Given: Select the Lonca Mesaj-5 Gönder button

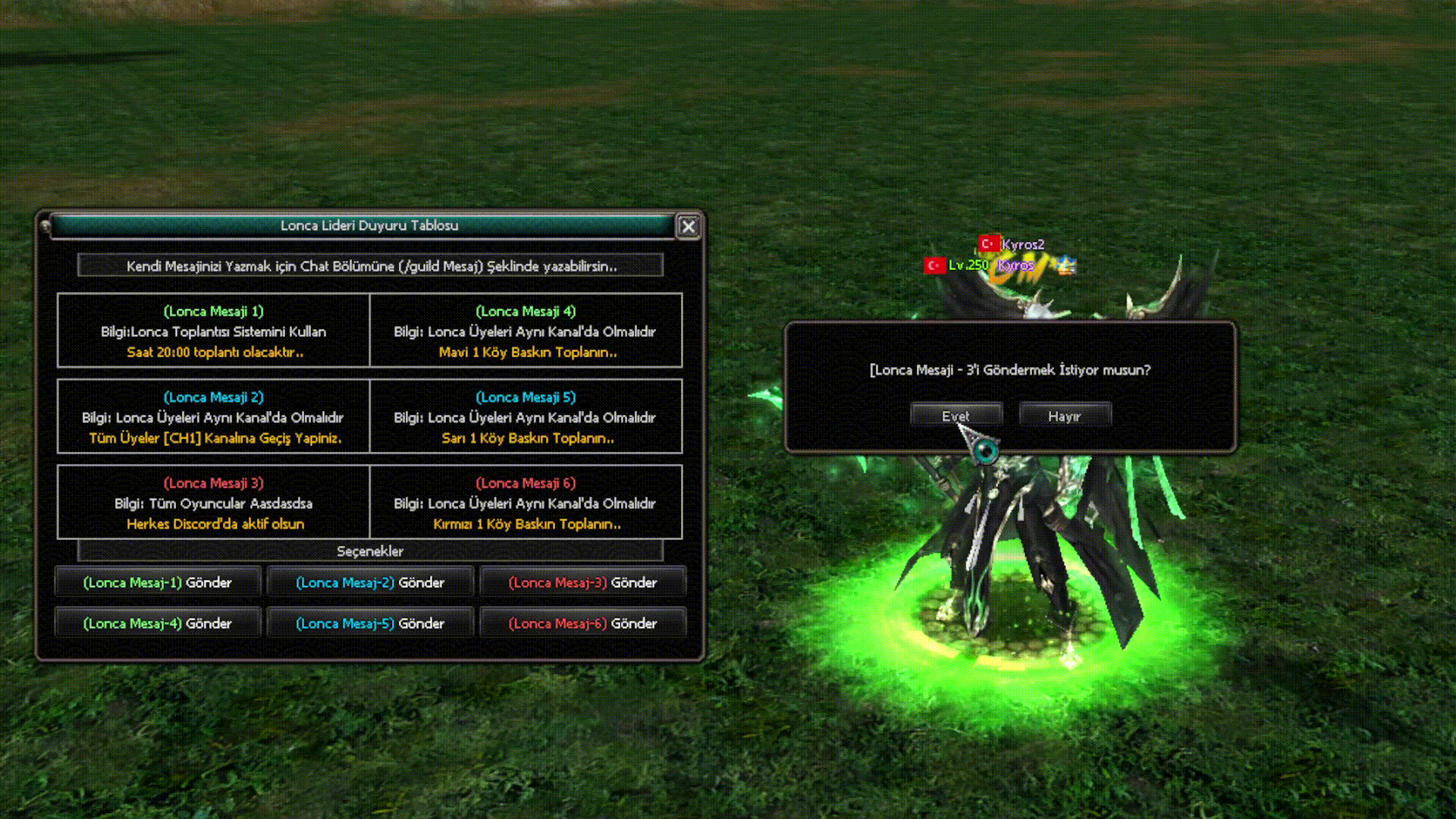Looking at the screenshot, I should pos(370,623).
